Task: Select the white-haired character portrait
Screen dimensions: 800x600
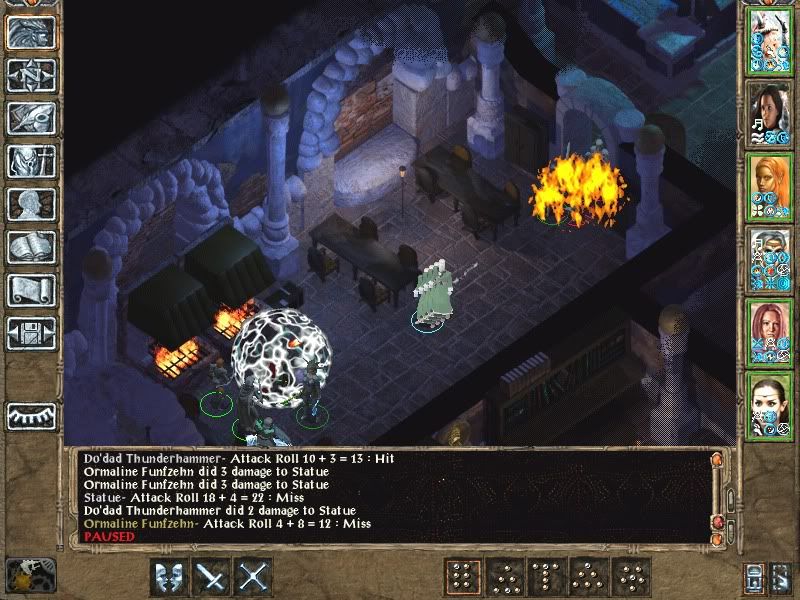Action: pyautogui.click(x=769, y=41)
